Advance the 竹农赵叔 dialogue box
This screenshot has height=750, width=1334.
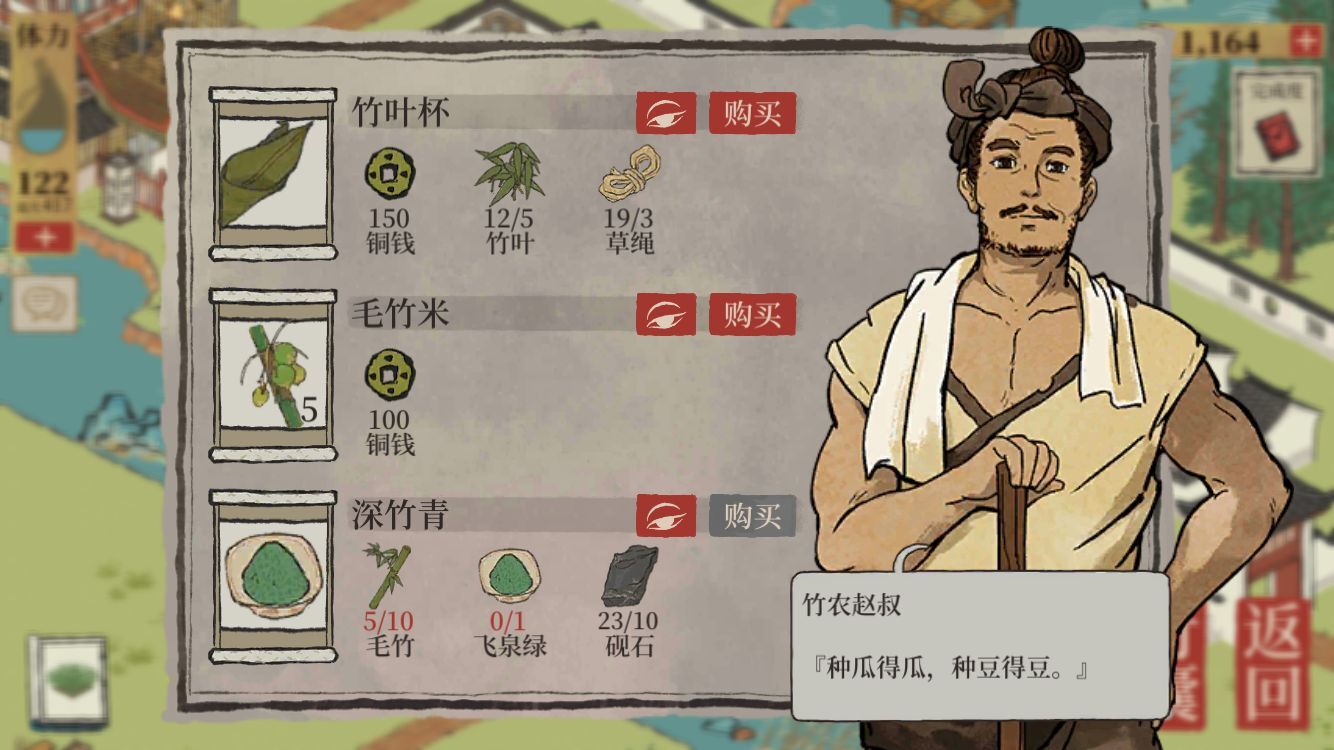pos(980,645)
